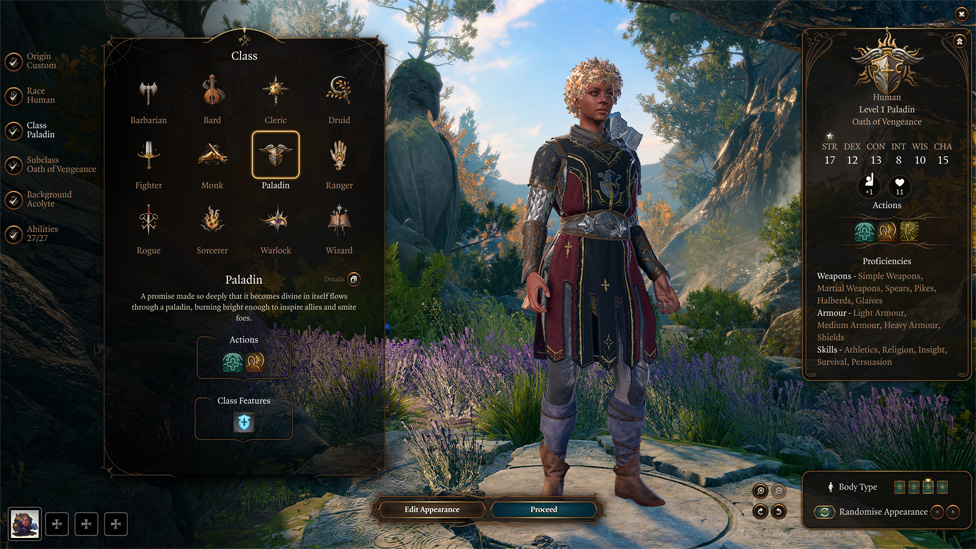
Task: Open Edit Appearance
Action: tap(432, 510)
